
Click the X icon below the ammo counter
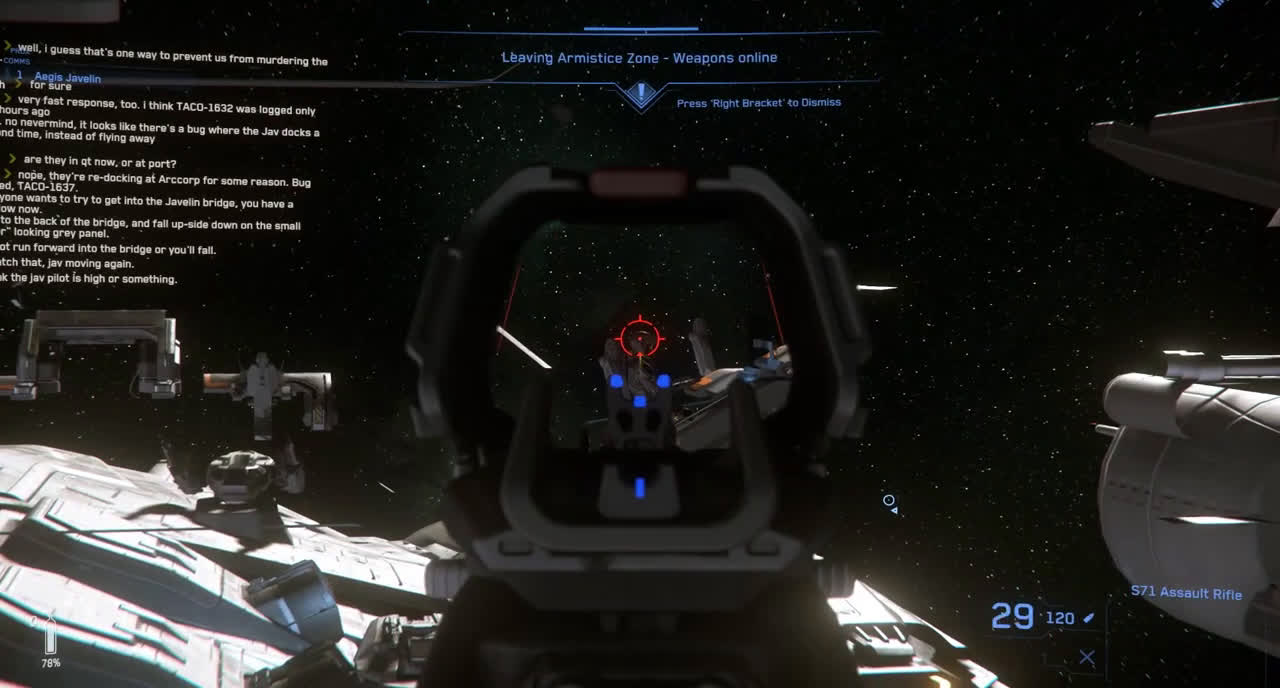pyautogui.click(x=1087, y=657)
